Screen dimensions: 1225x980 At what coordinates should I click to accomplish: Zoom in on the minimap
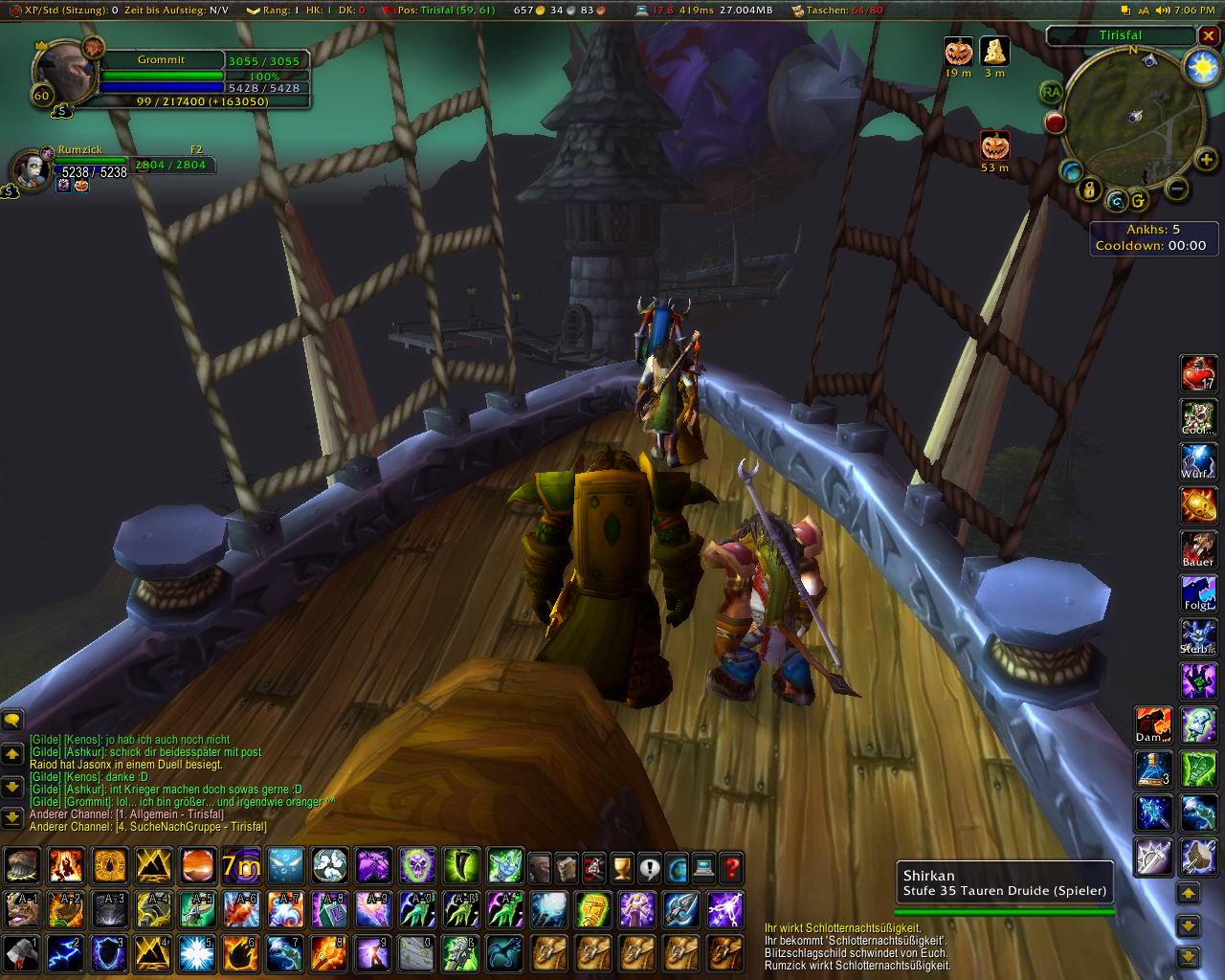click(1206, 160)
